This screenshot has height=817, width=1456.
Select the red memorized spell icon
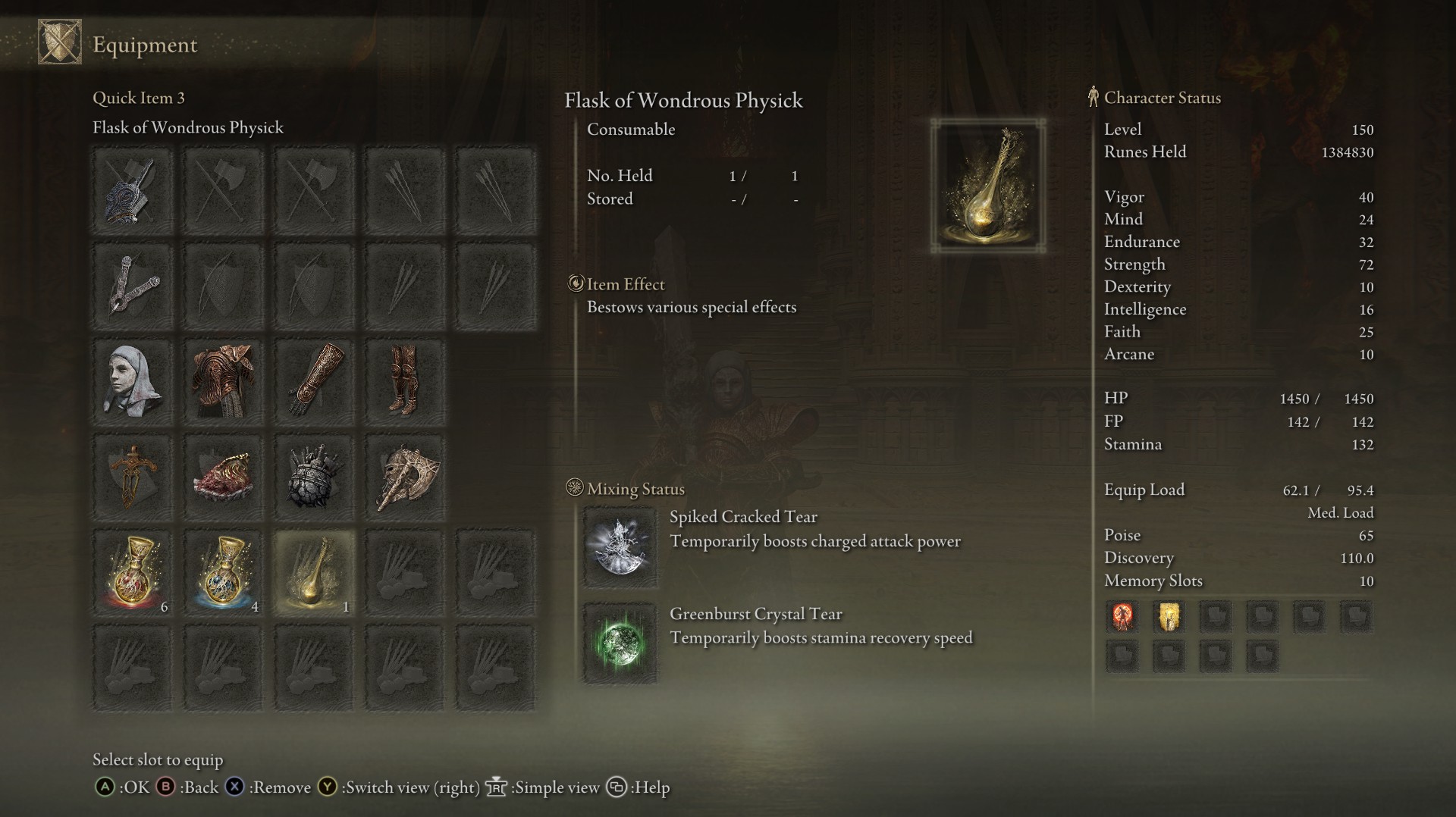coord(1122,616)
